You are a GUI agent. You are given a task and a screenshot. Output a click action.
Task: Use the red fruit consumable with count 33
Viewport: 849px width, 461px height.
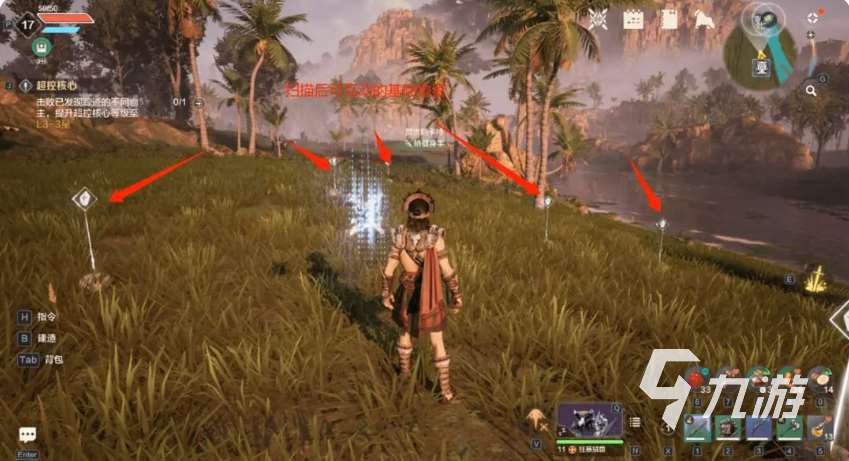pyautogui.click(x=696, y=377)
